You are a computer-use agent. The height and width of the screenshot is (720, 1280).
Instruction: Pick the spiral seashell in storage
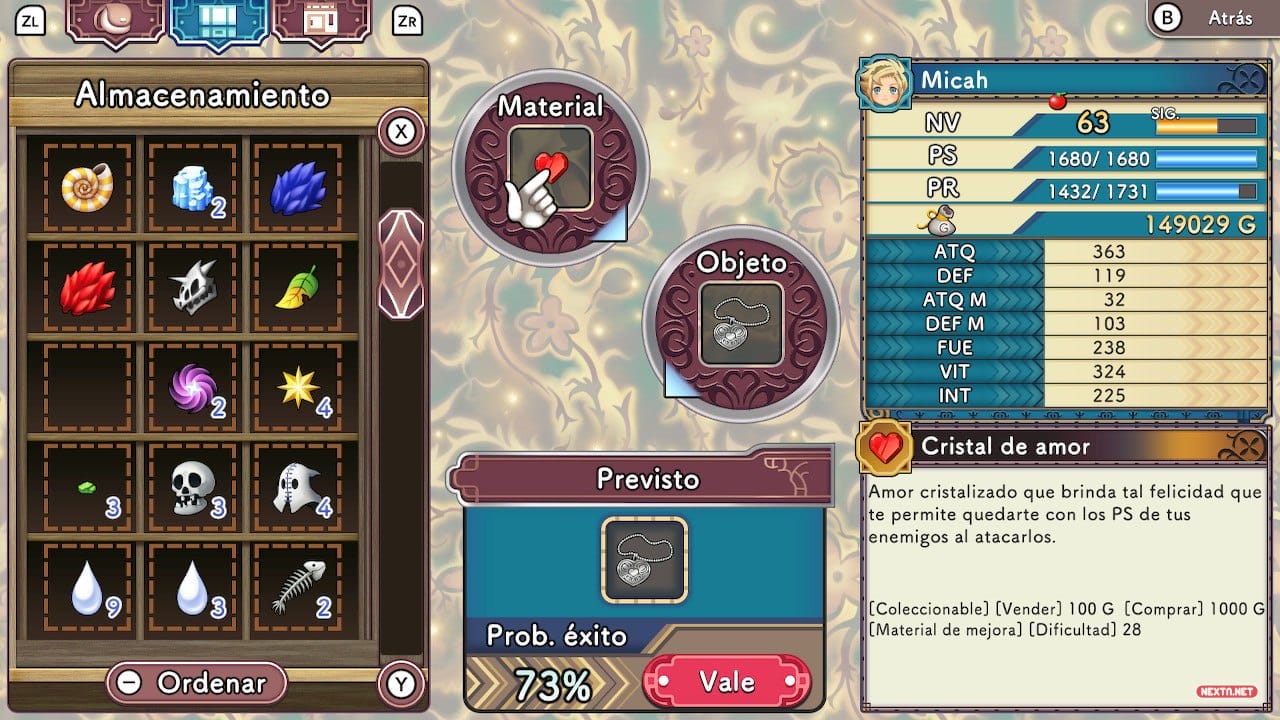[88, 188]
